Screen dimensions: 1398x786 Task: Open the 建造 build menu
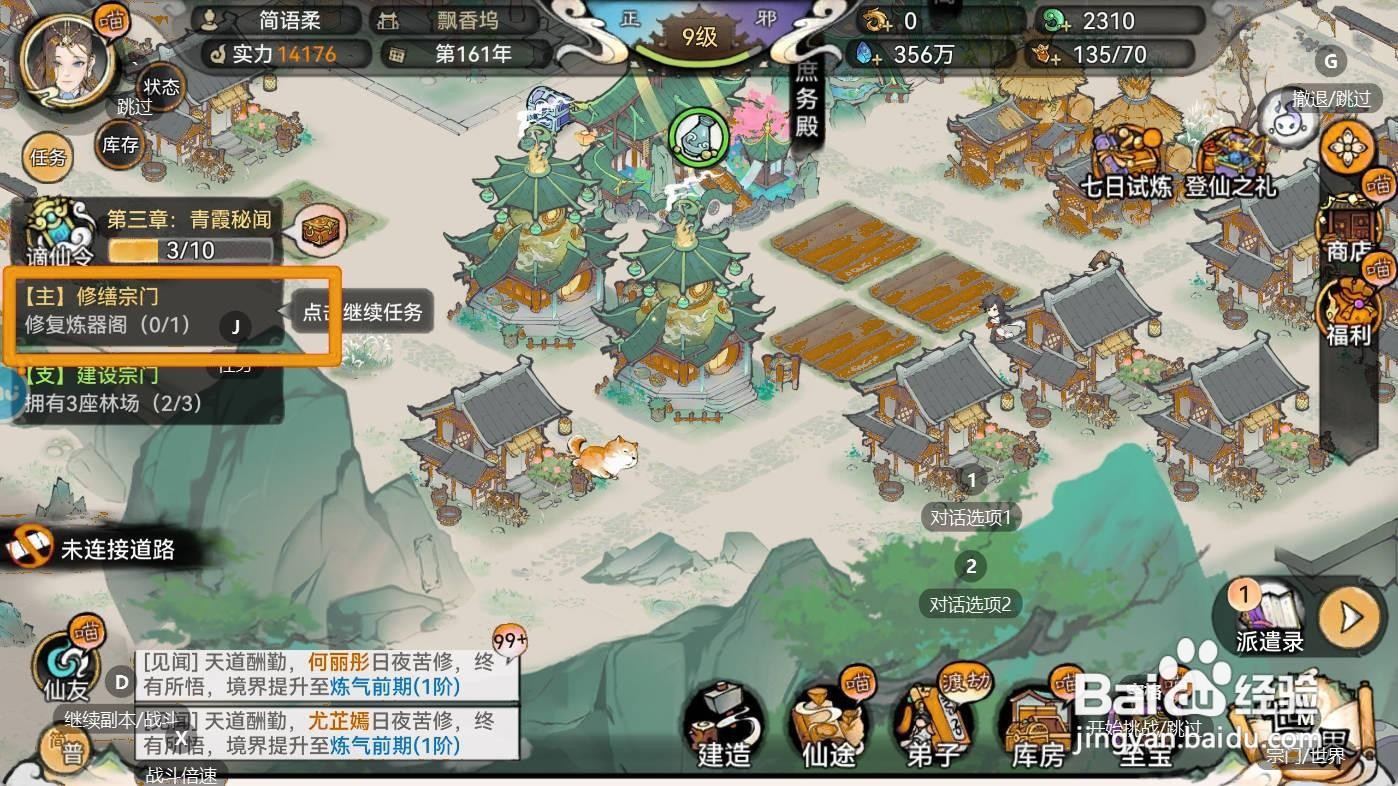(x=722, y=727)
